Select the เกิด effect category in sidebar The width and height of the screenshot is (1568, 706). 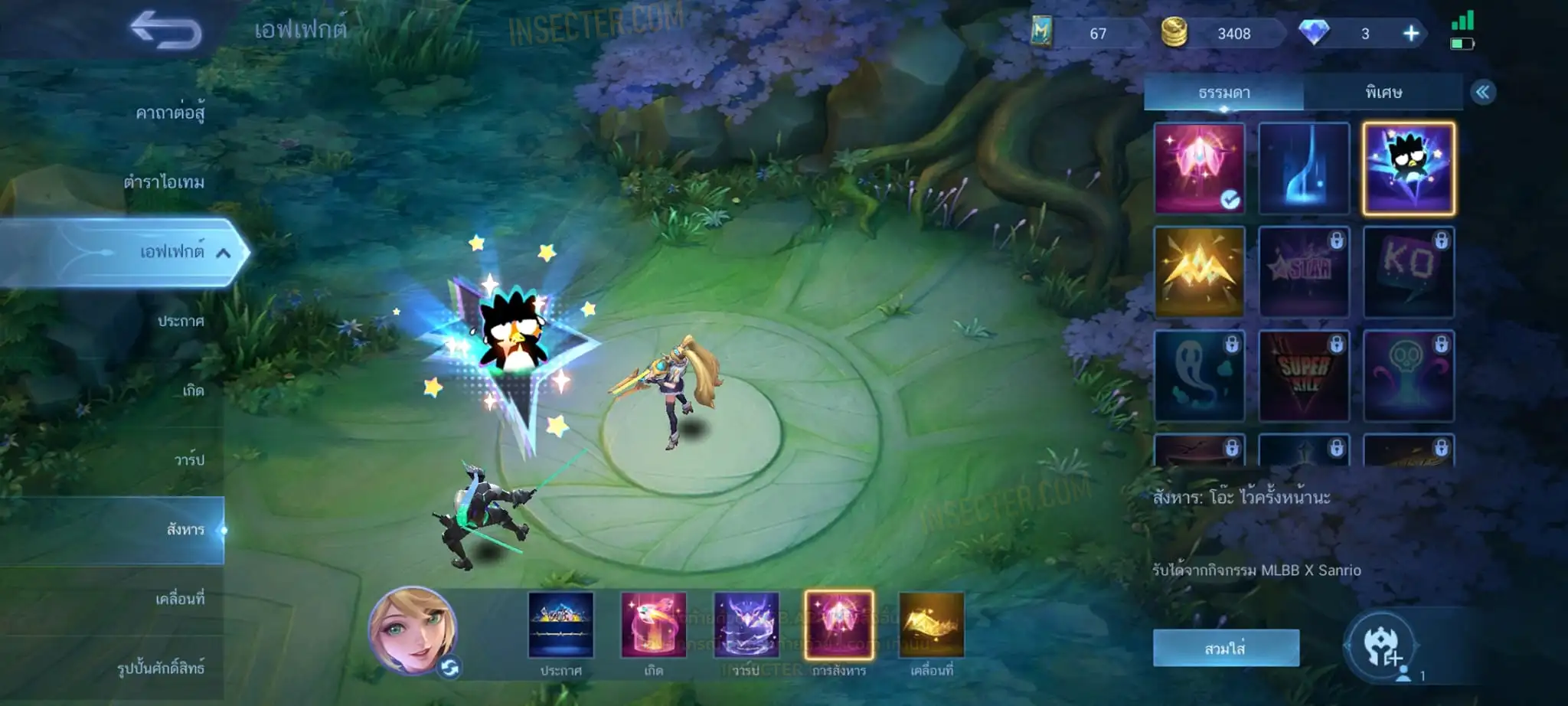[193, 391]
